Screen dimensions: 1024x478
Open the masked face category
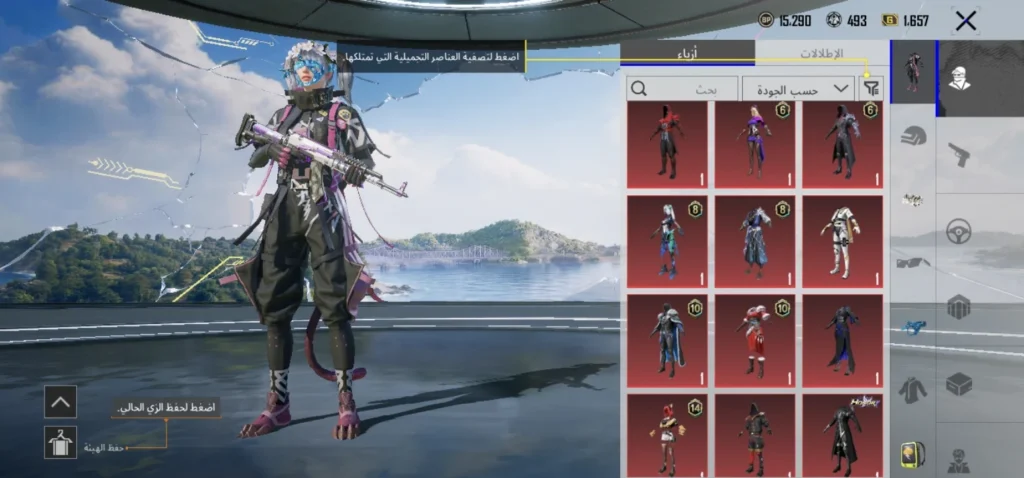[x=959, y=78]
